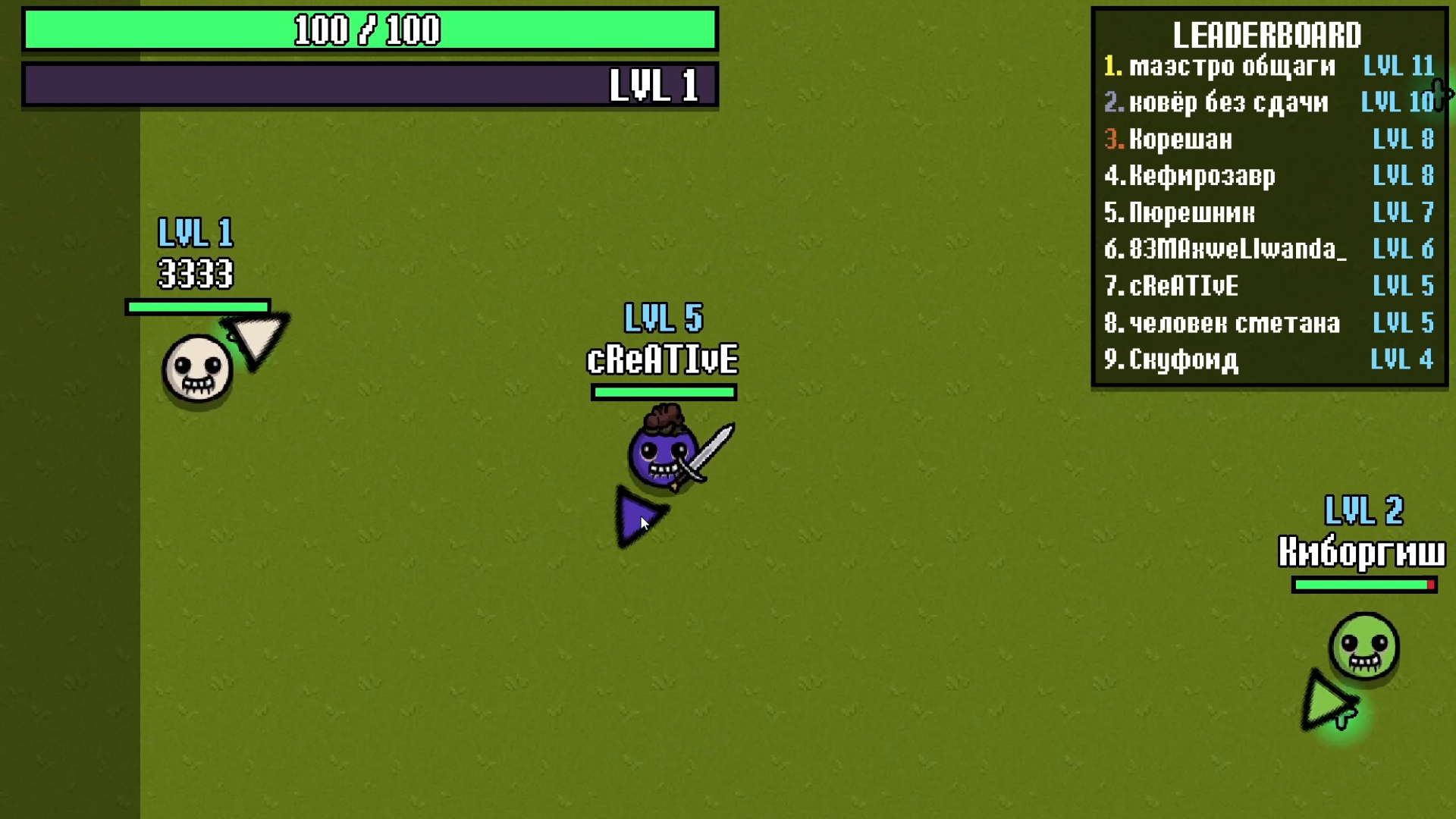Select the skull-faced character named 3333
Screen dimensions: 1456x819
[x=196, y=368]
